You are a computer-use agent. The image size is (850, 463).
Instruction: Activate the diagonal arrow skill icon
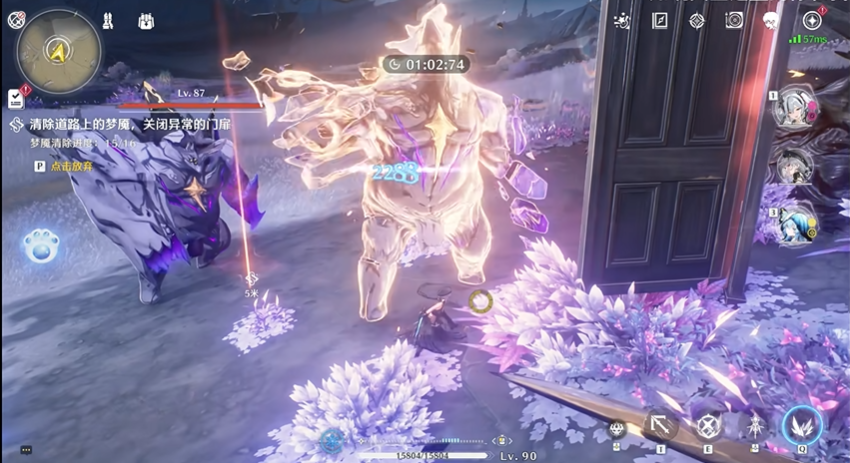661,426
